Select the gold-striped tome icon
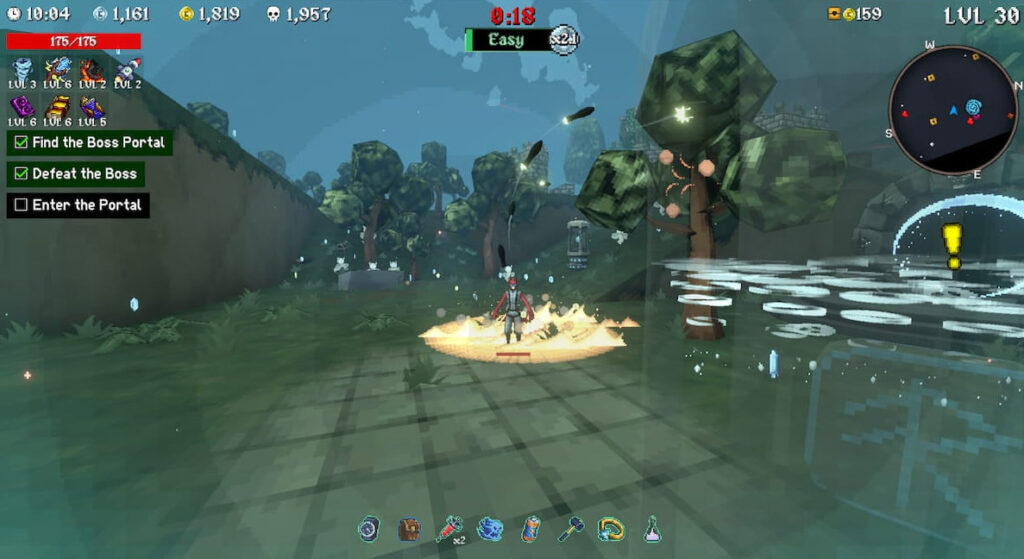 click(57, 106)
